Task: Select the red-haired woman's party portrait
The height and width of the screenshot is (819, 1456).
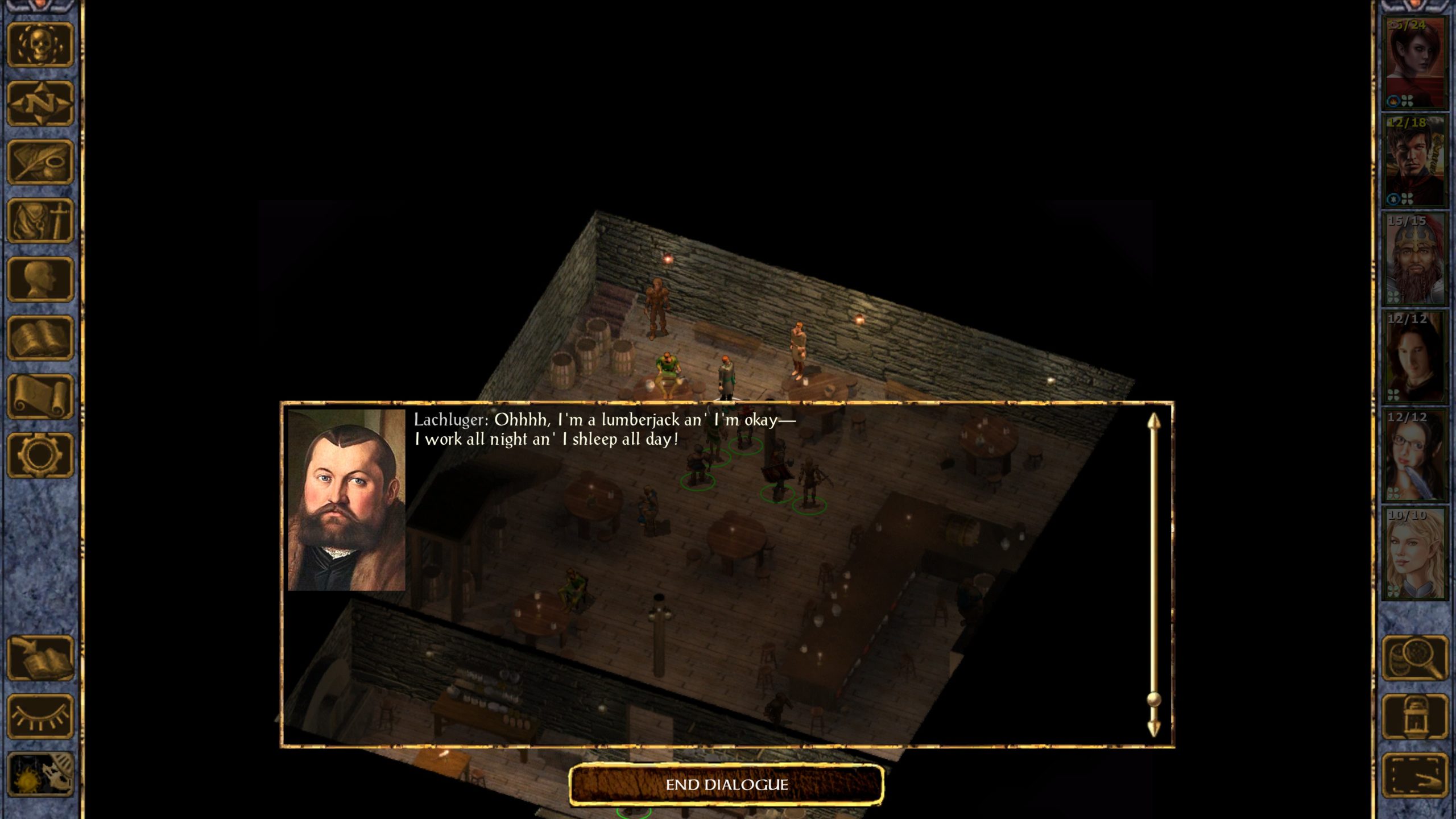Action: tap(1414, 63)
